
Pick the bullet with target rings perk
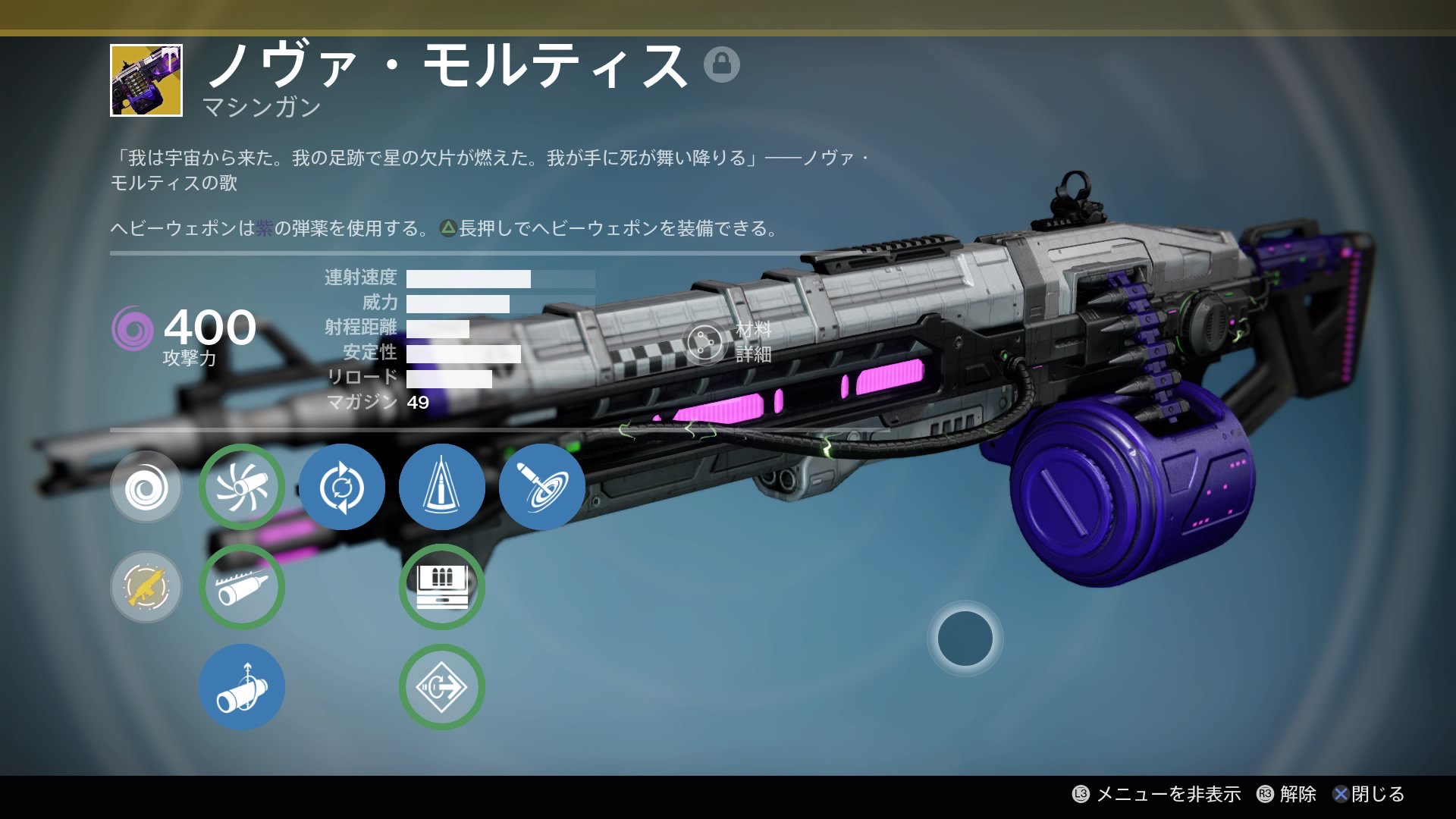coord(541,487)
